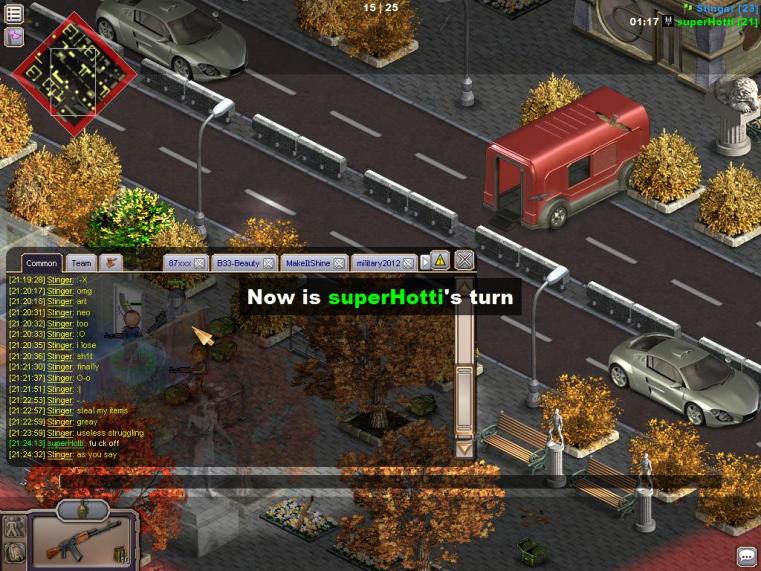
Task: Click the yellow warning triangle button
Action: (440, 261)
